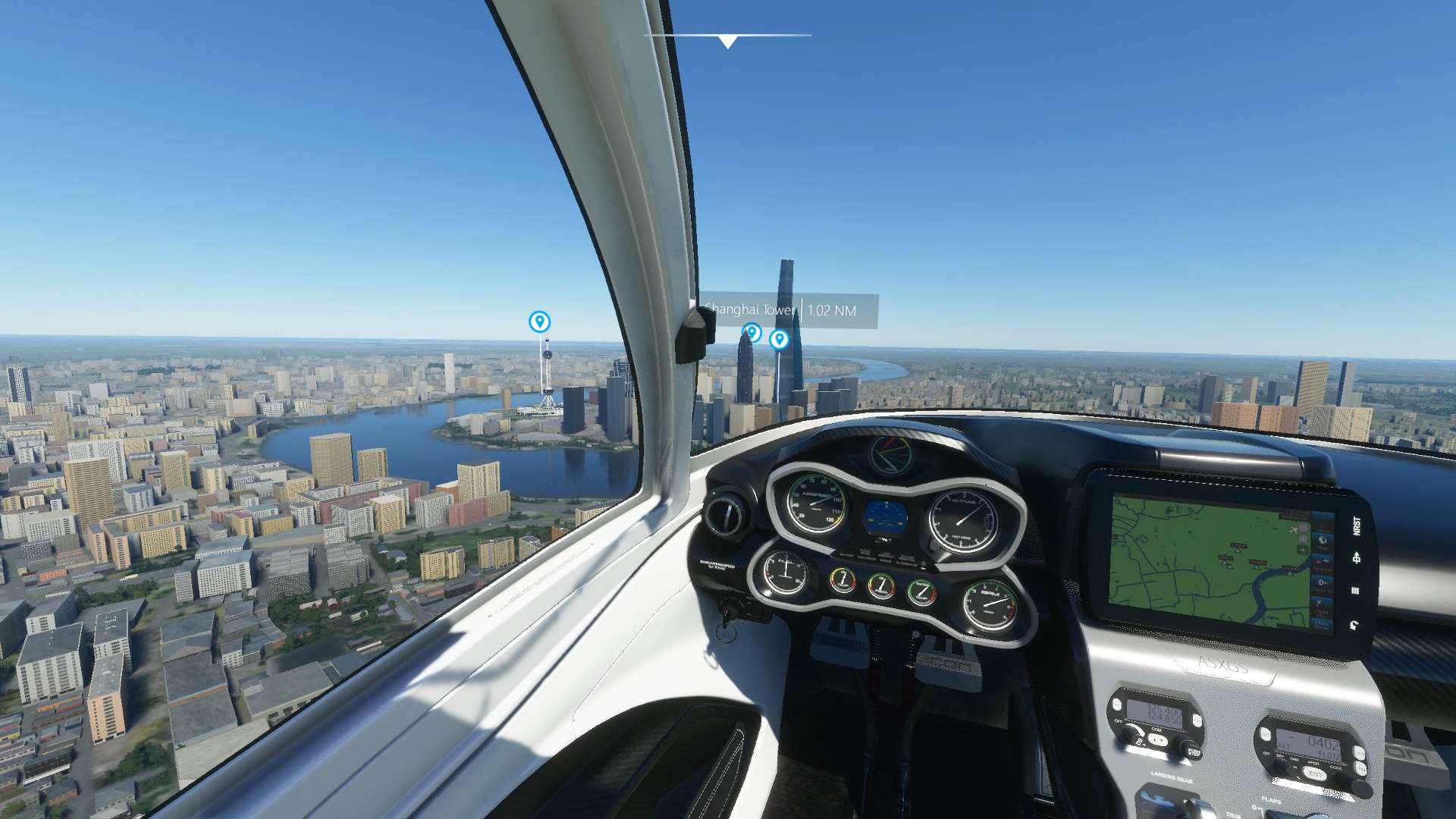Activate the Direct-To button on the GPS
The image size is (1456, 819).
pos(1357,558)
